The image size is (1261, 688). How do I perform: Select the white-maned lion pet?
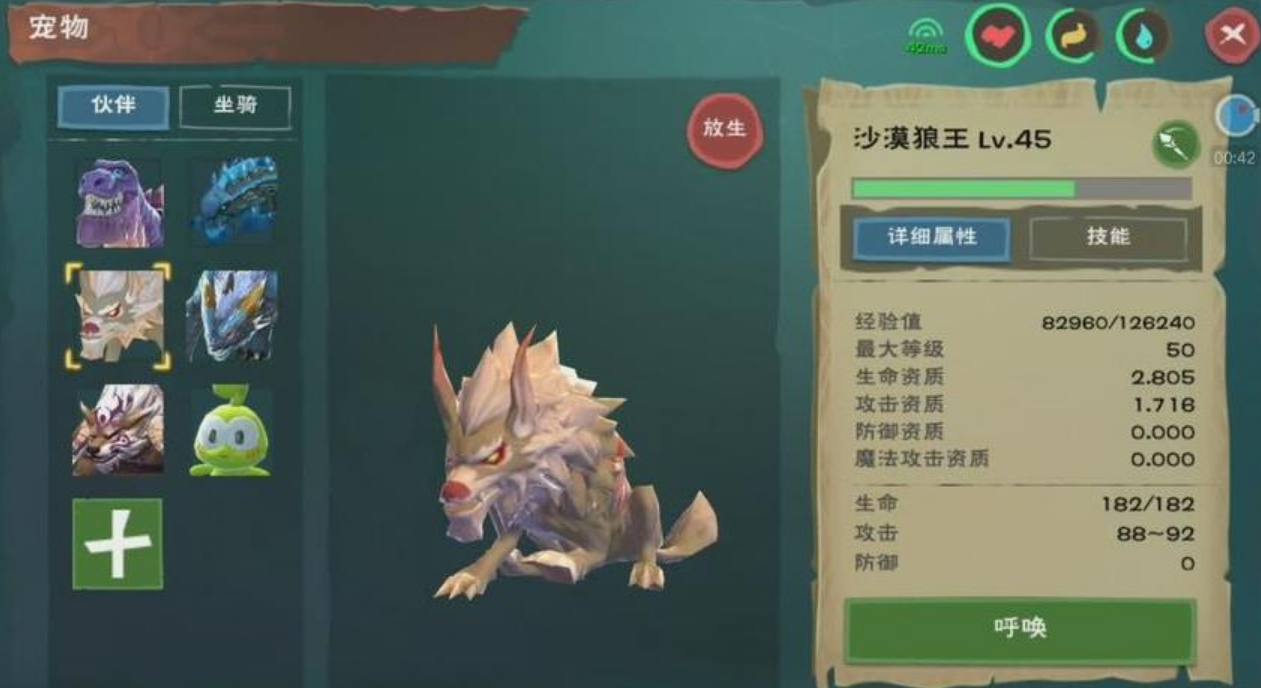[118, 430]
